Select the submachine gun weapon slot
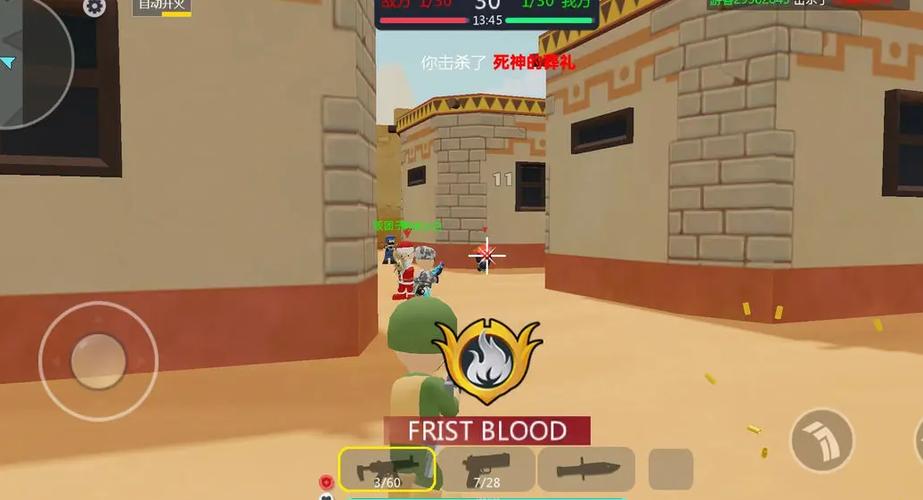 (387, 469)
